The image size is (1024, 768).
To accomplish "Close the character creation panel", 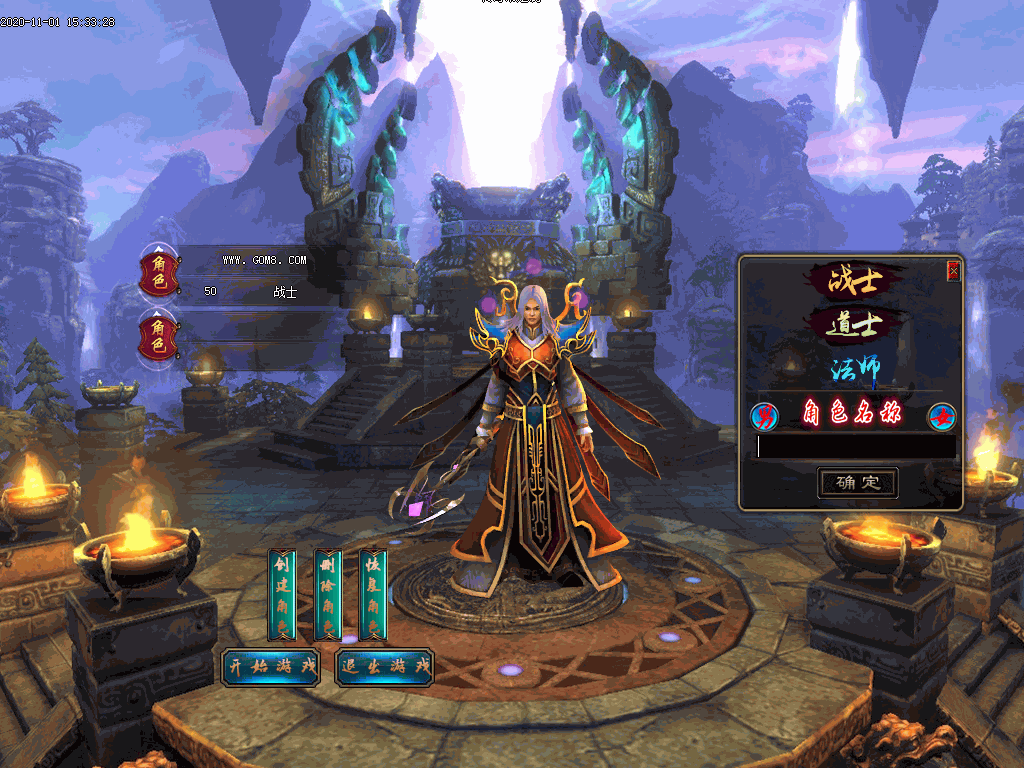I will point(953,270).
